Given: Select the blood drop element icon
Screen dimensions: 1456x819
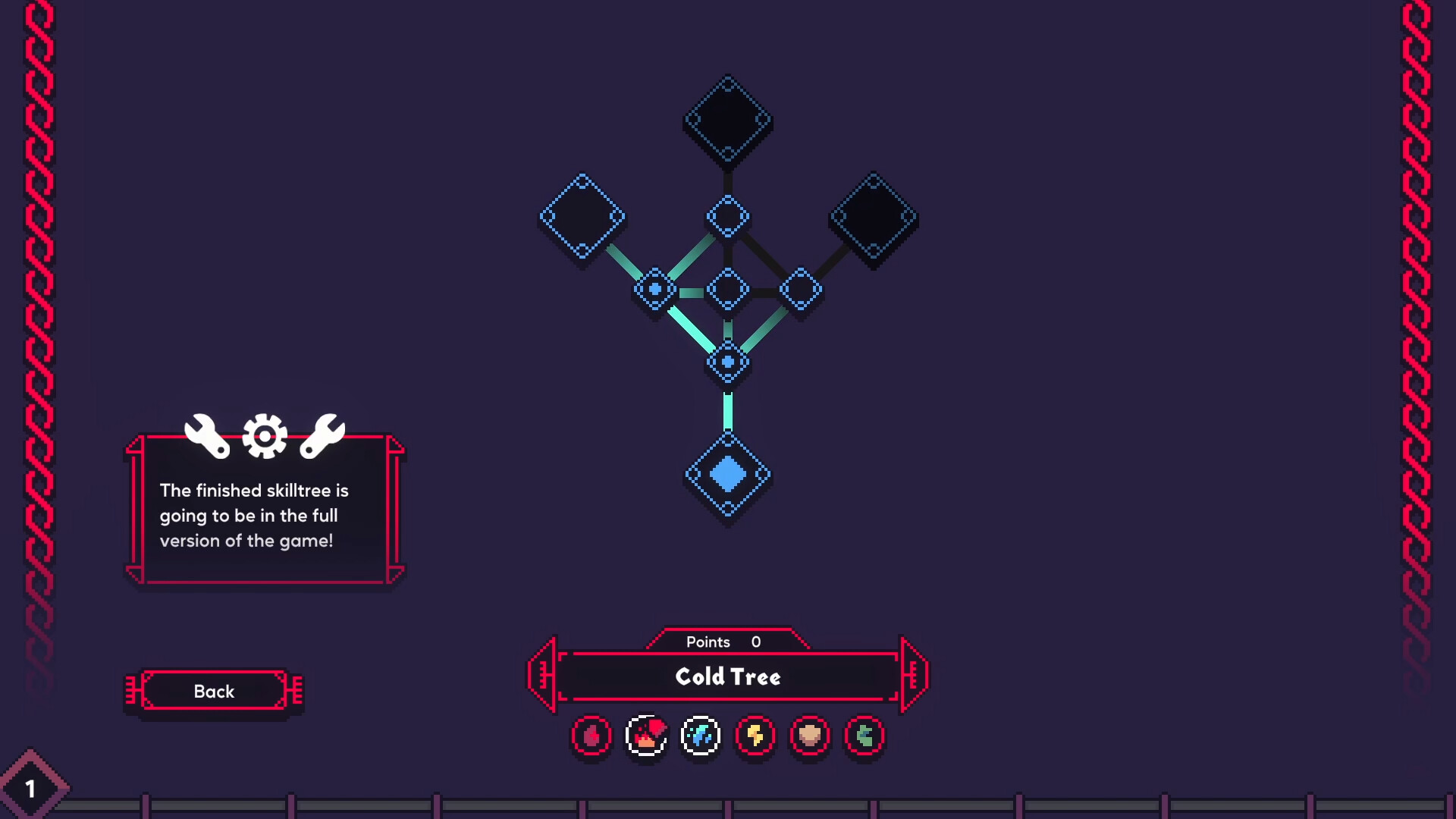Looking at the screenshot, I should coord(591,736).
